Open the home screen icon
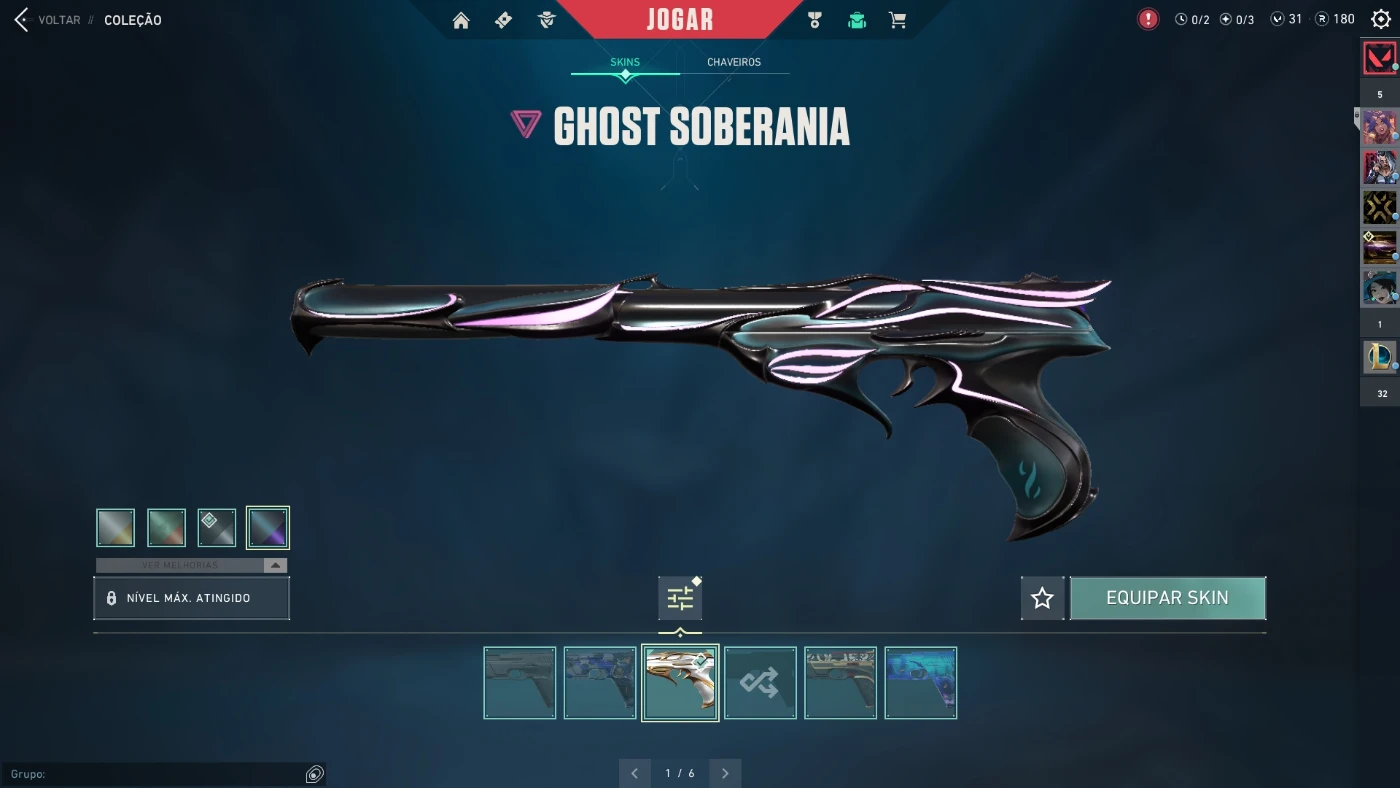Viewport: 1400px width, 788px height. (461, 20)
